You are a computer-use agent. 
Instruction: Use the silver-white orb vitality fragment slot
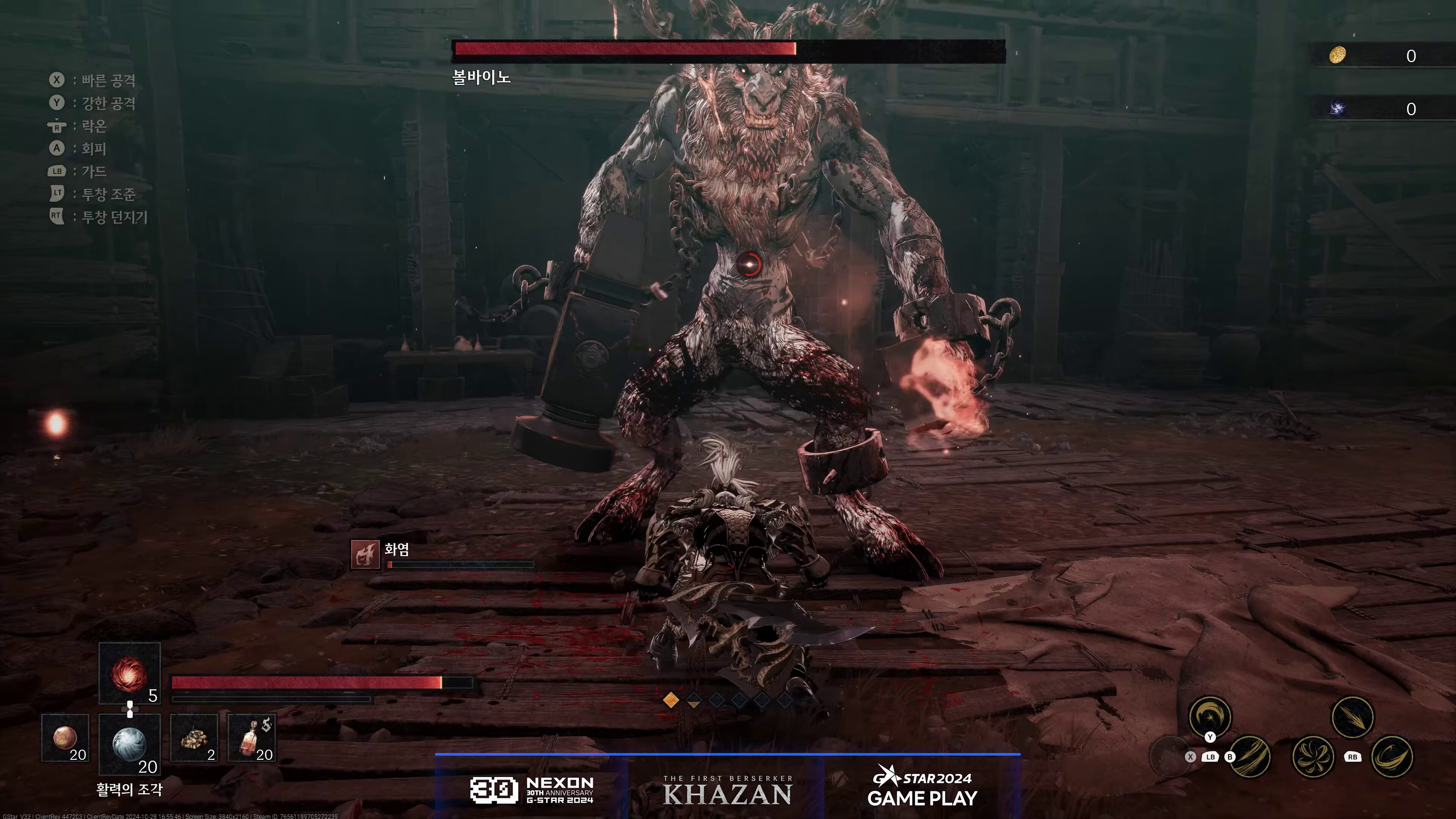(x=129, y=743)
